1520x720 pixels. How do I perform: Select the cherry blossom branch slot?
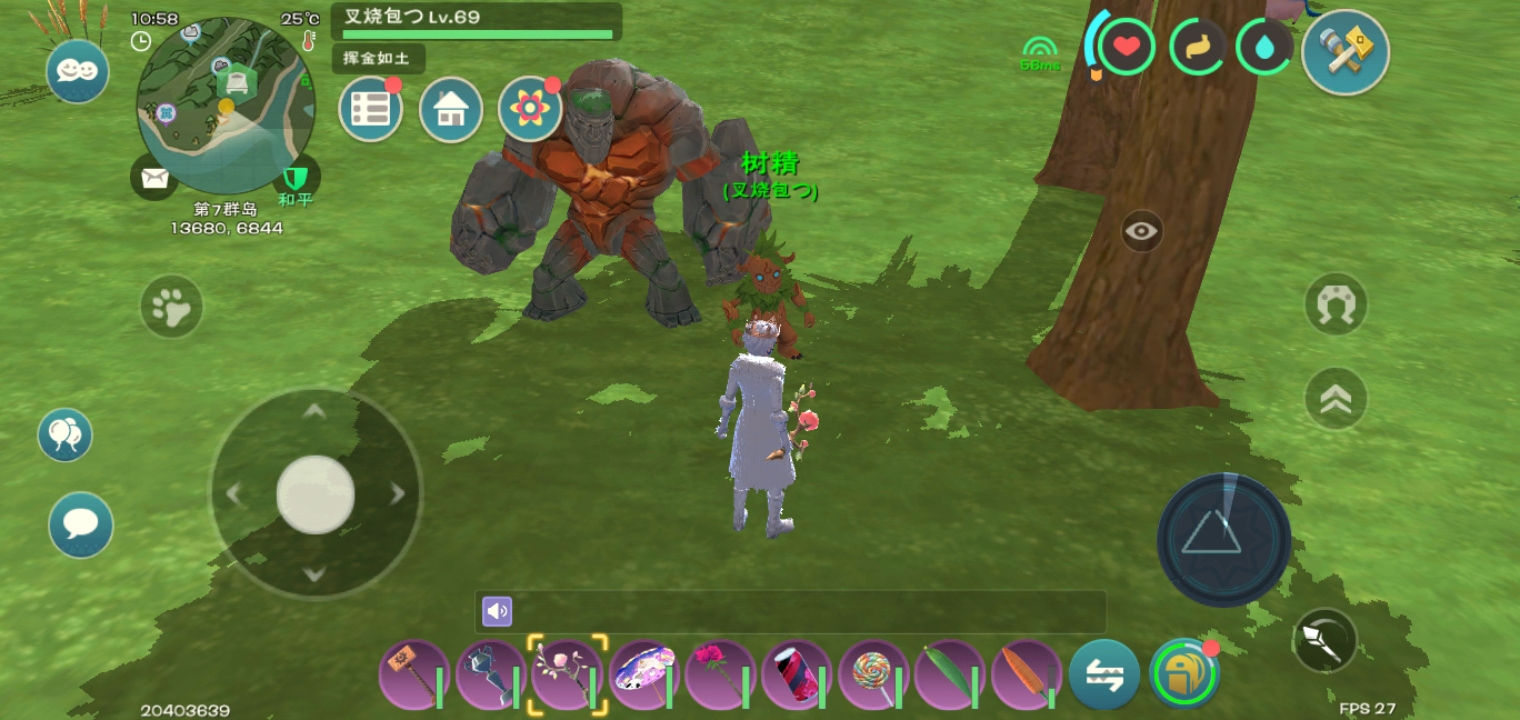coord(567,674)
